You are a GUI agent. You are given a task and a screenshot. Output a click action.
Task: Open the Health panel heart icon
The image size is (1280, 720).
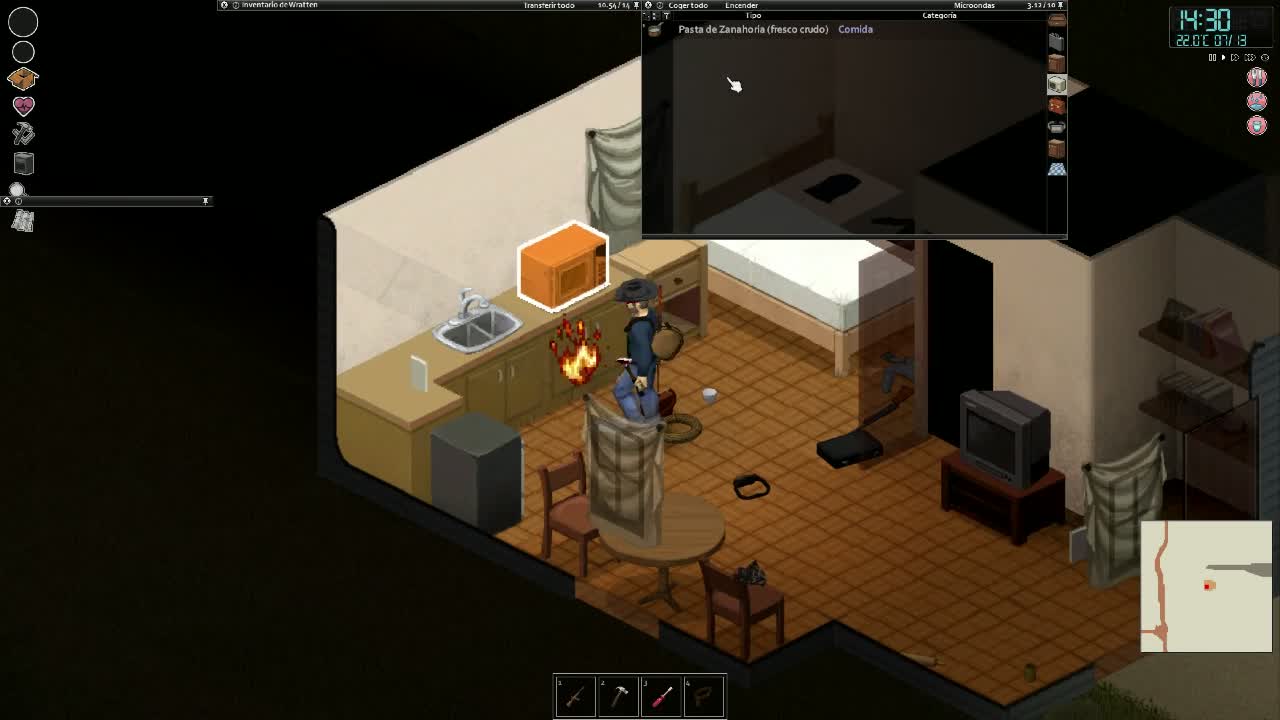(x=25, y=104)
